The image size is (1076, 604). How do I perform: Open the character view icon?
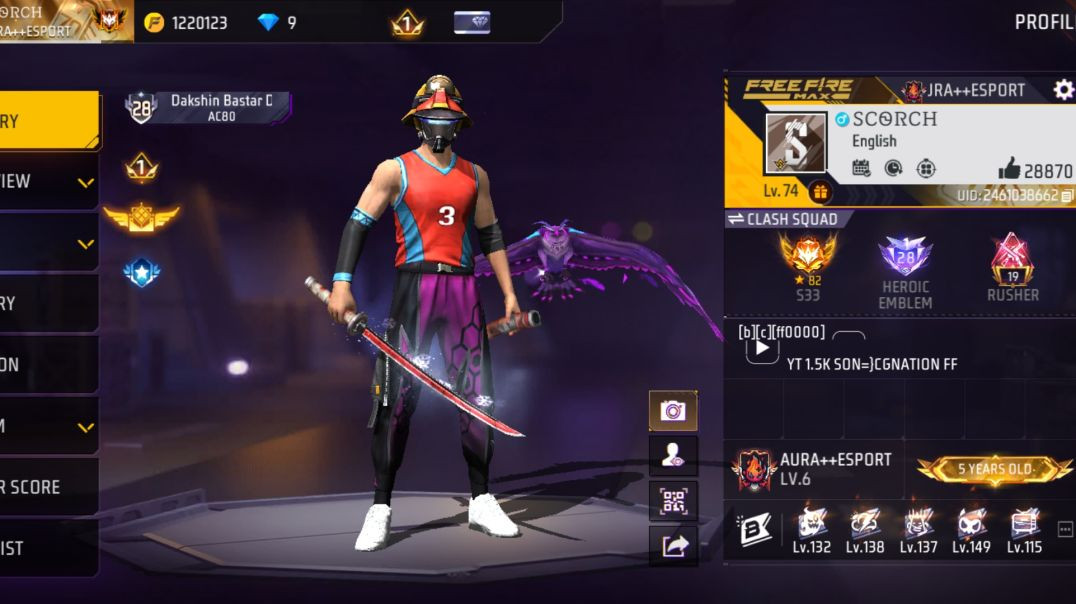pyautogui.click(x=673, y=455)
